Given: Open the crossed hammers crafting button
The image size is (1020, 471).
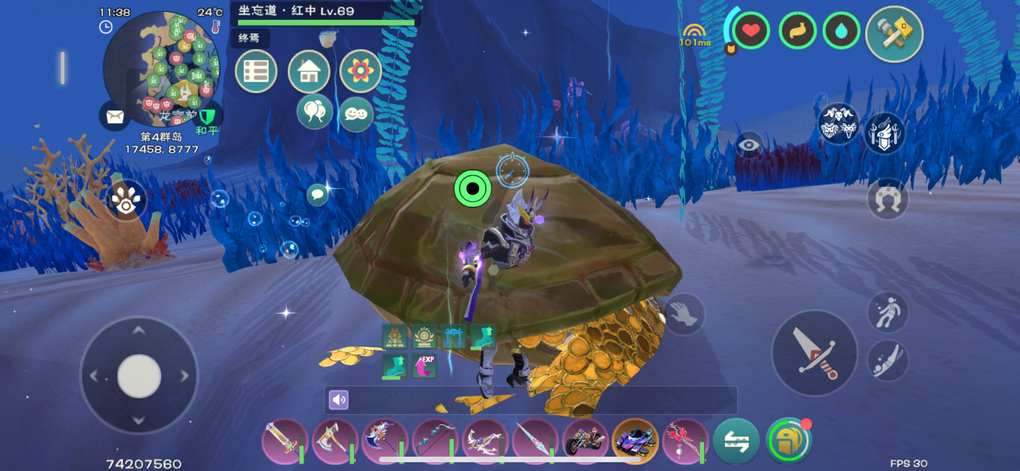Looking at the screenshot, I should pos(893,35).
